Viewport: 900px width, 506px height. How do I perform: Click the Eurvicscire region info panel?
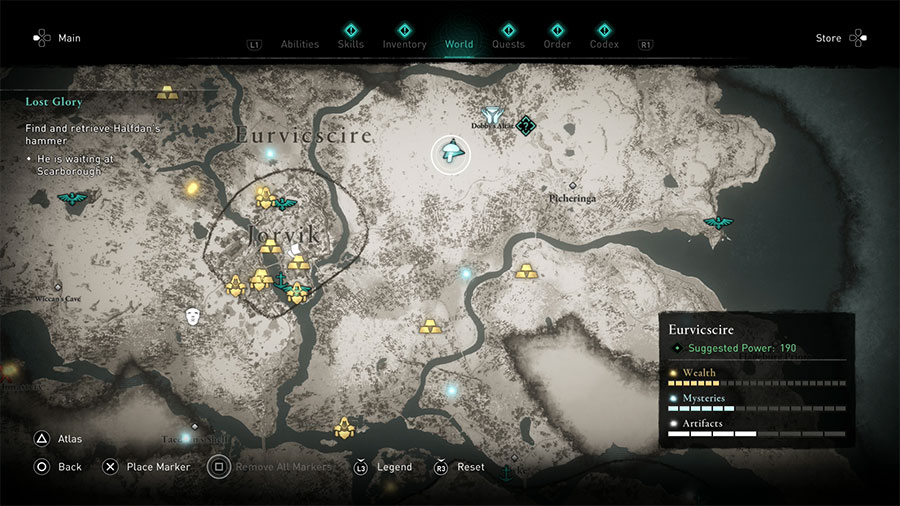point(757,380)
